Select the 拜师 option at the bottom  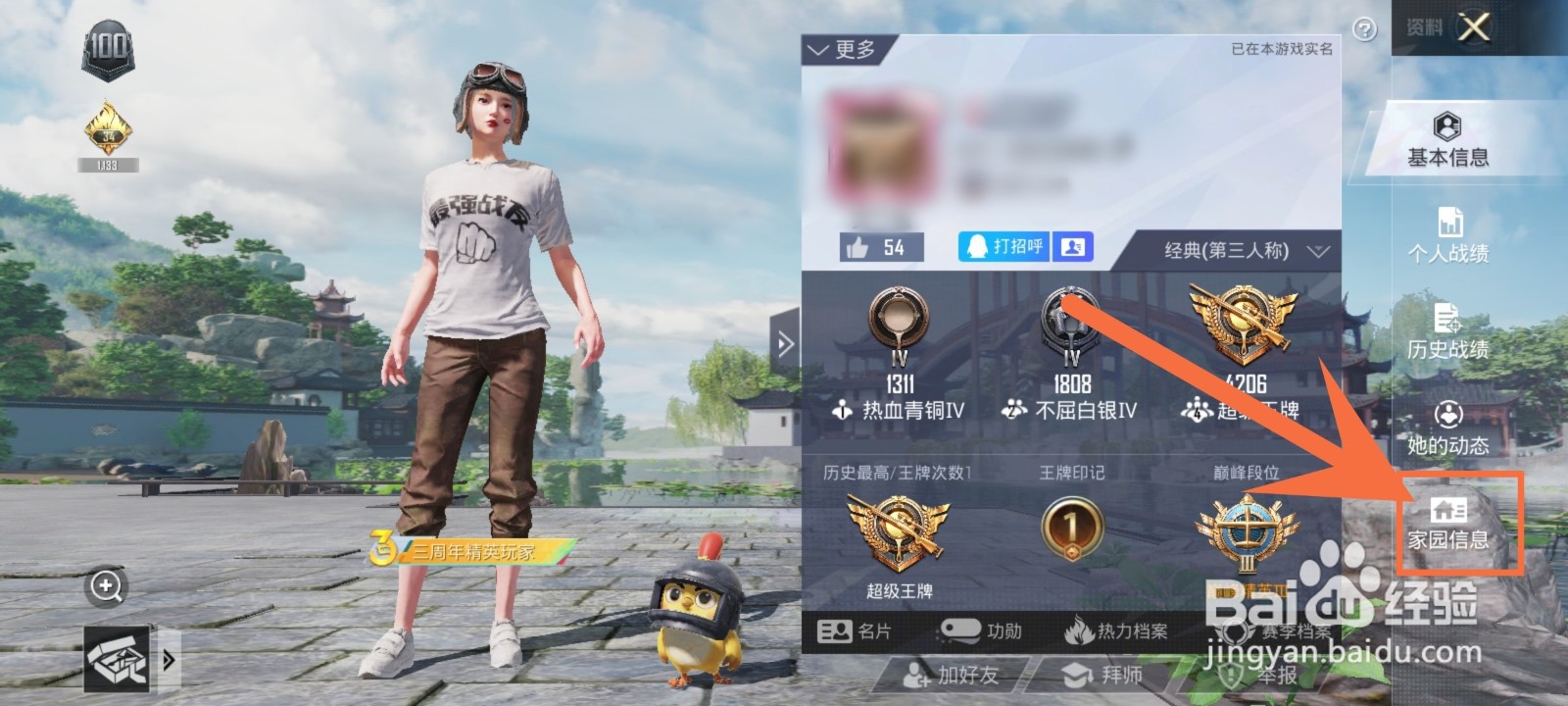point(1105,676)
